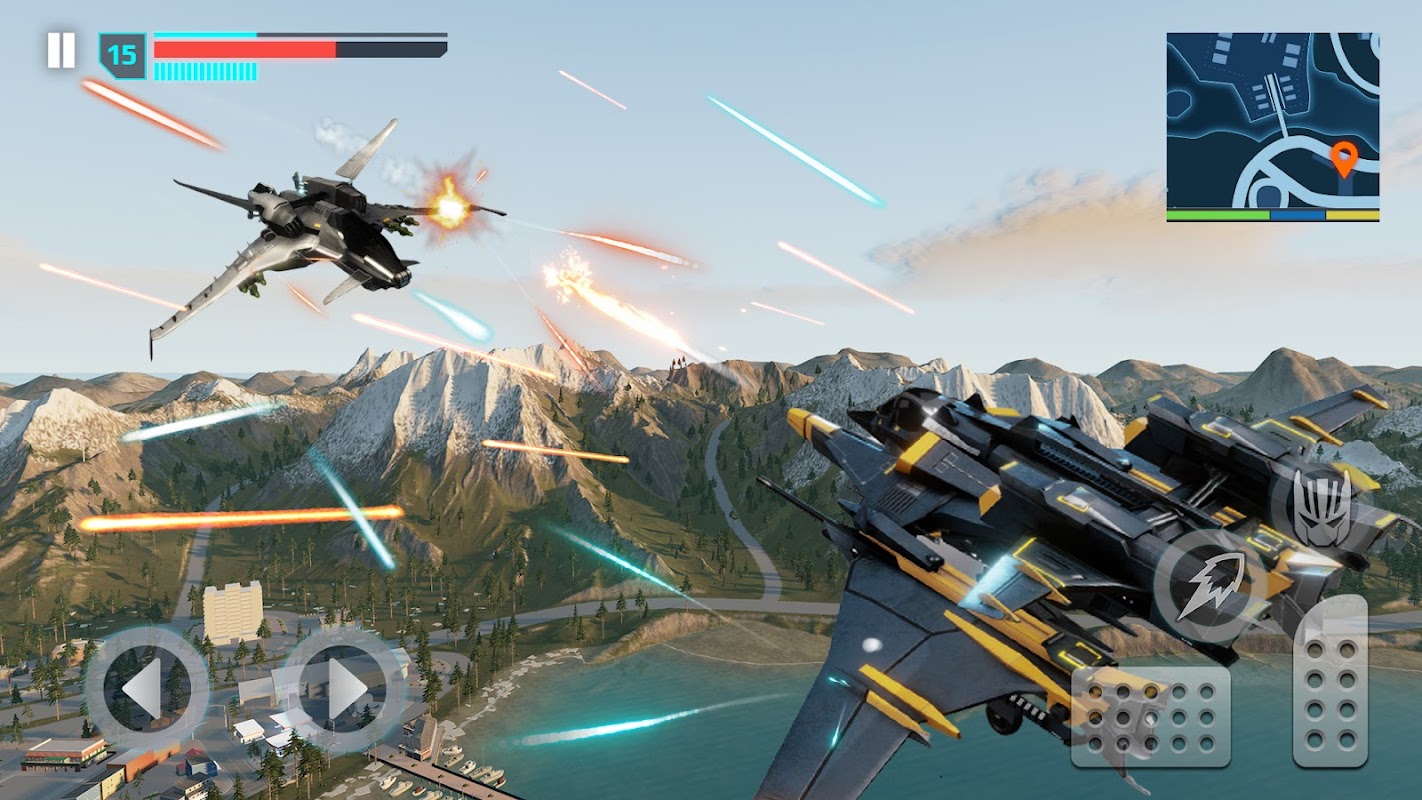The width and height of the screenshot is (1422, 800).
Task: Fire a missile with the rocket button
Action: point(1210,587)
